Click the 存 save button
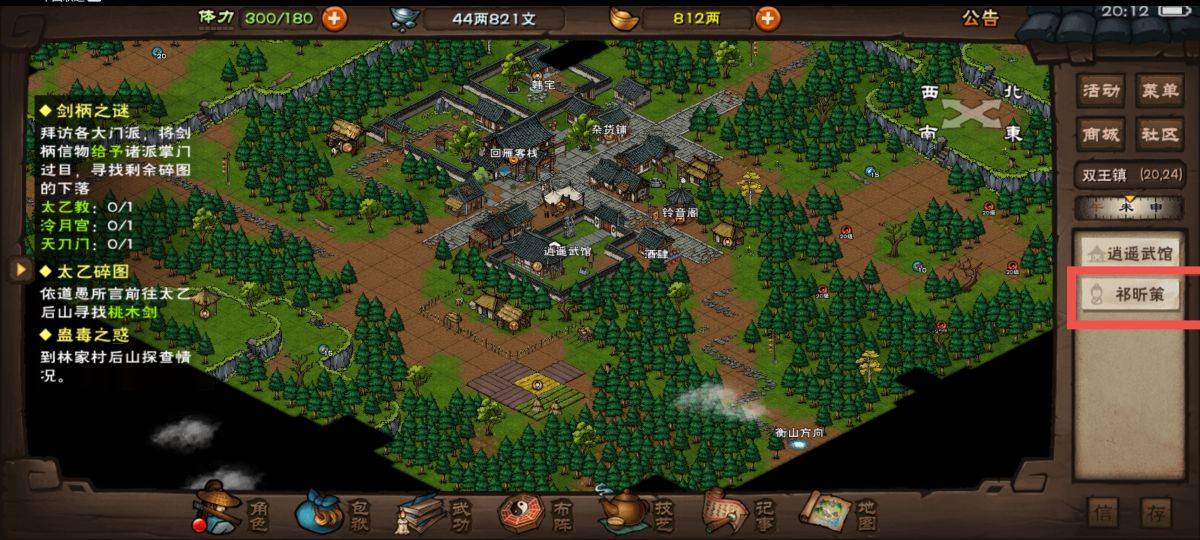This screenshot has width=1200, height=540. pos(1158,514)
